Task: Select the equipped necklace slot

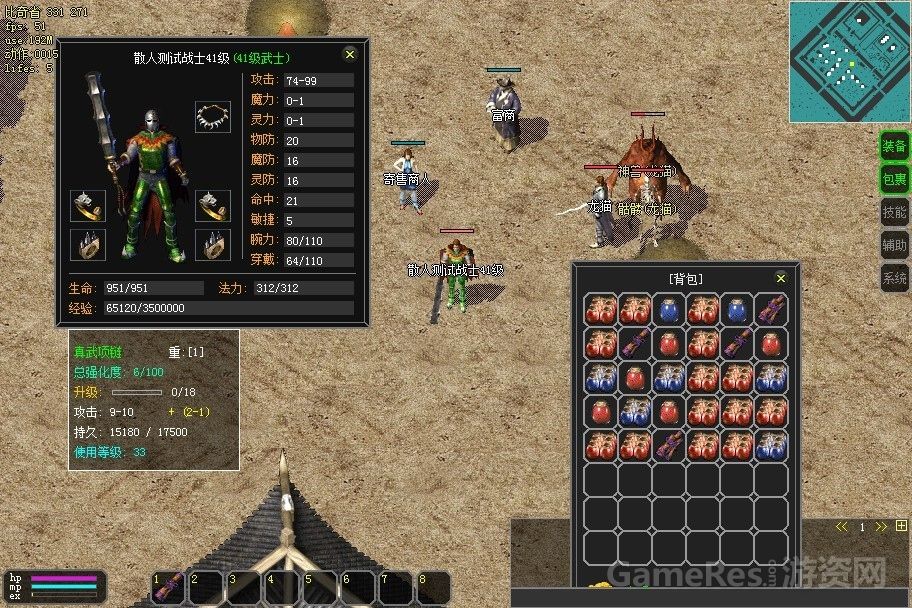Action: point(212,116)
